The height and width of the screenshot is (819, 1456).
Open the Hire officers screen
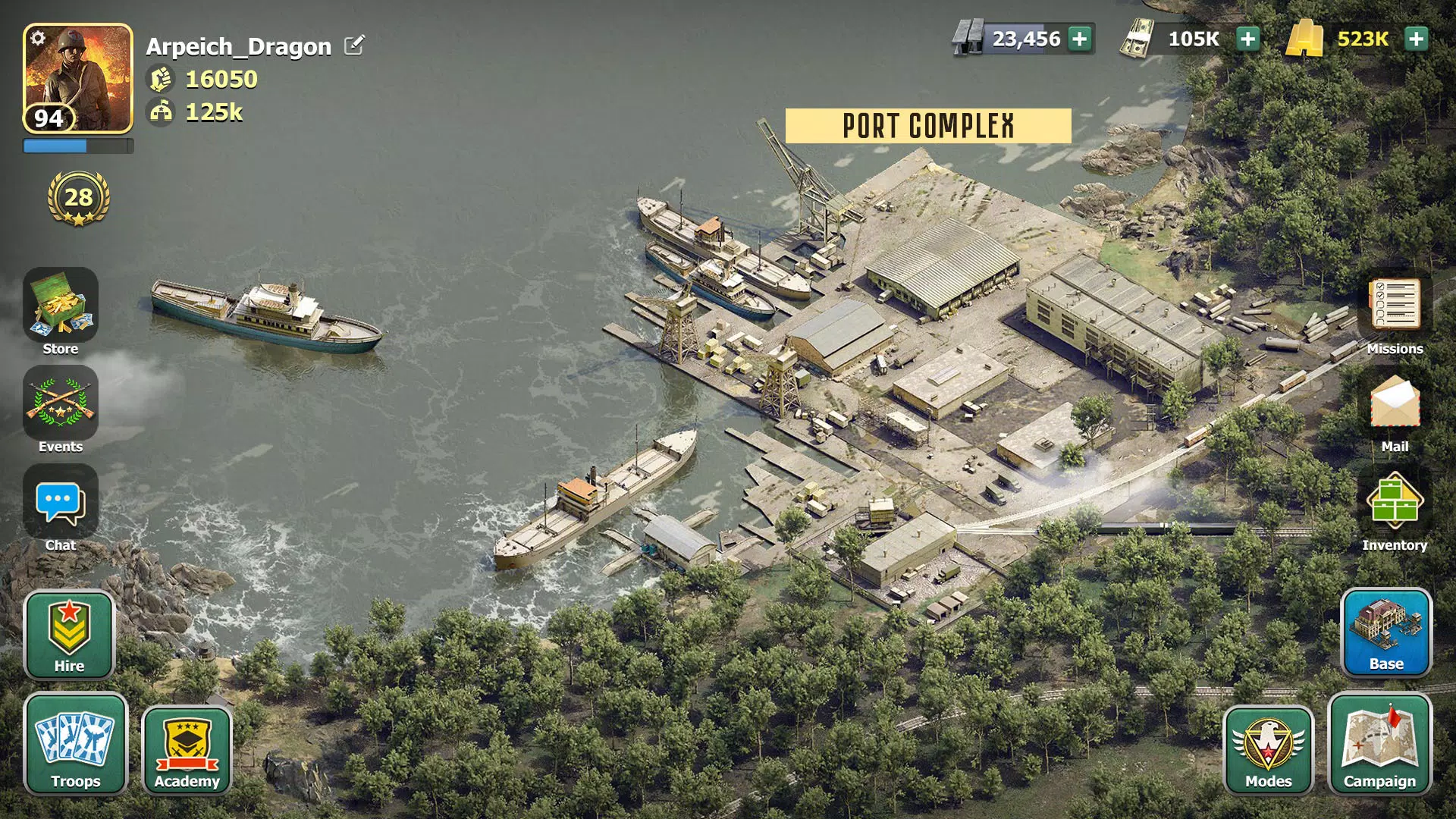click(x=69, y=635)
